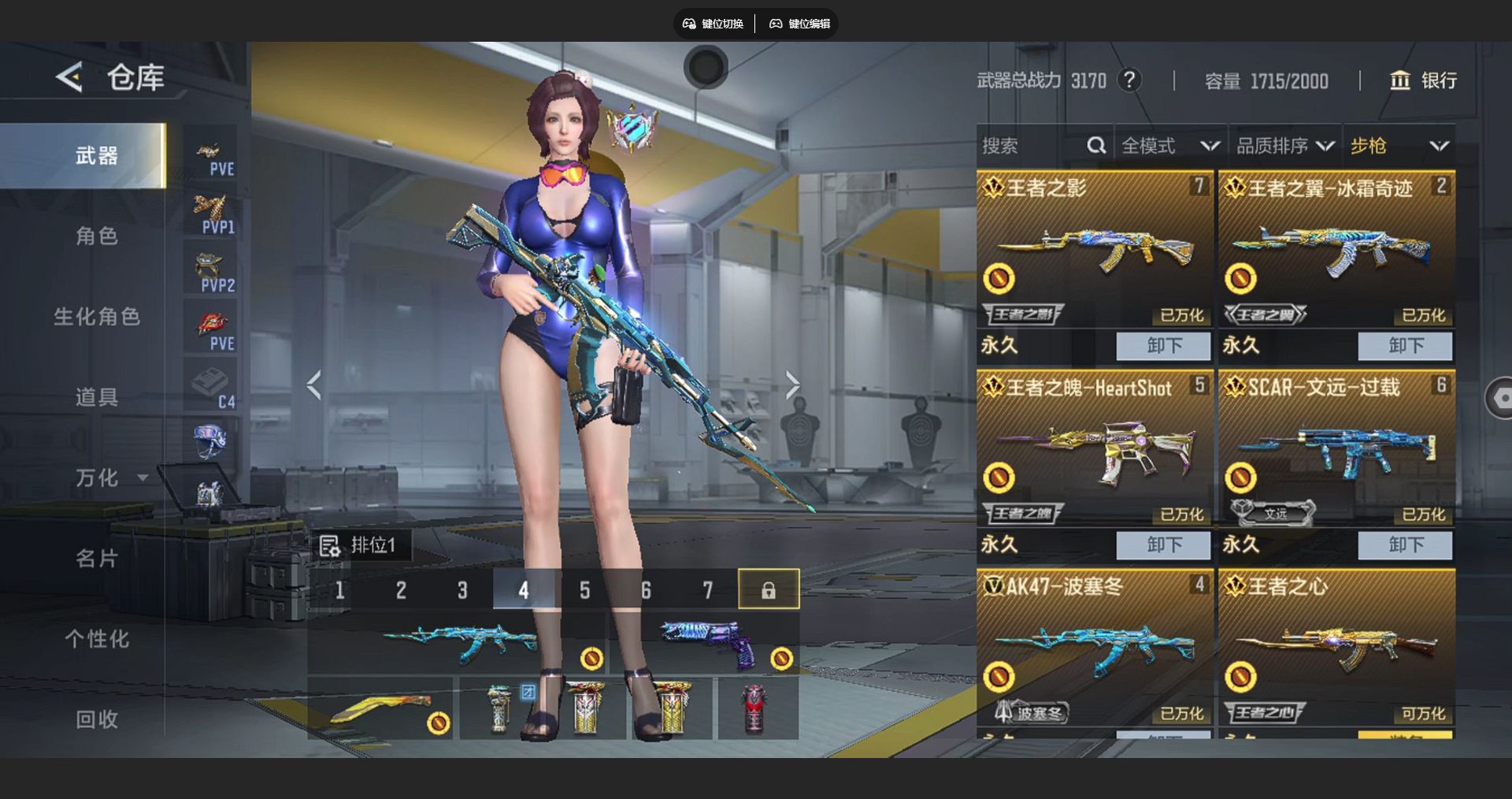Open 键位编辑 key mapping editor

point(800,24)
